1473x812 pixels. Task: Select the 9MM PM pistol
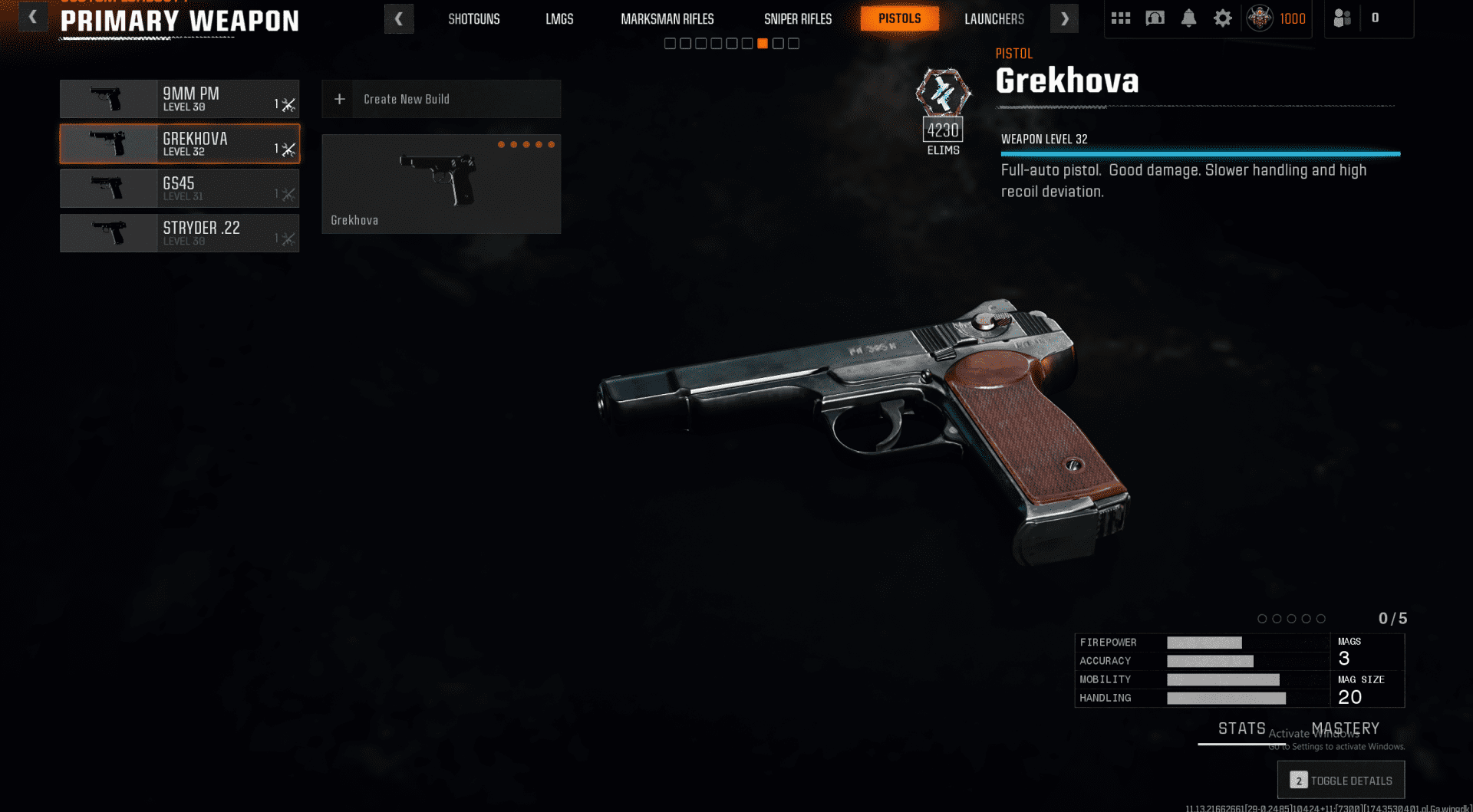[x=180, y=99]
